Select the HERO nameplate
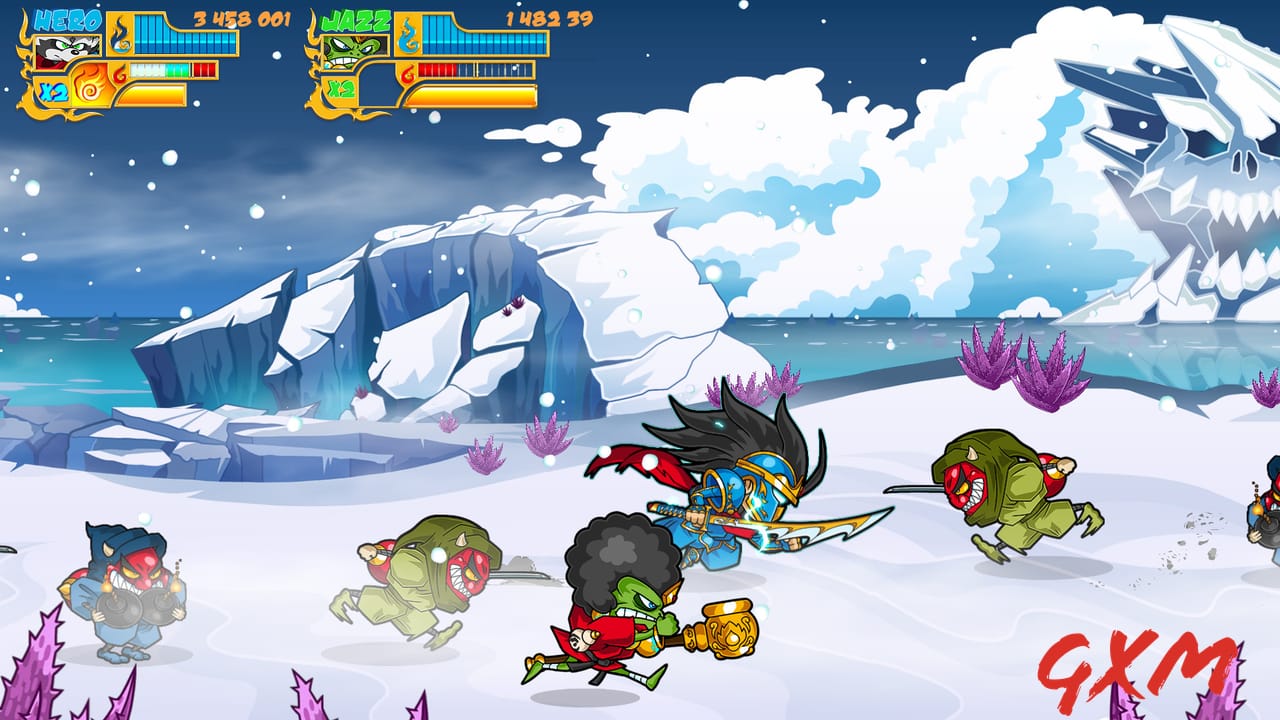Image resolution: width=1280 pixels, height=720 pixels. click(x=68, y=20)
